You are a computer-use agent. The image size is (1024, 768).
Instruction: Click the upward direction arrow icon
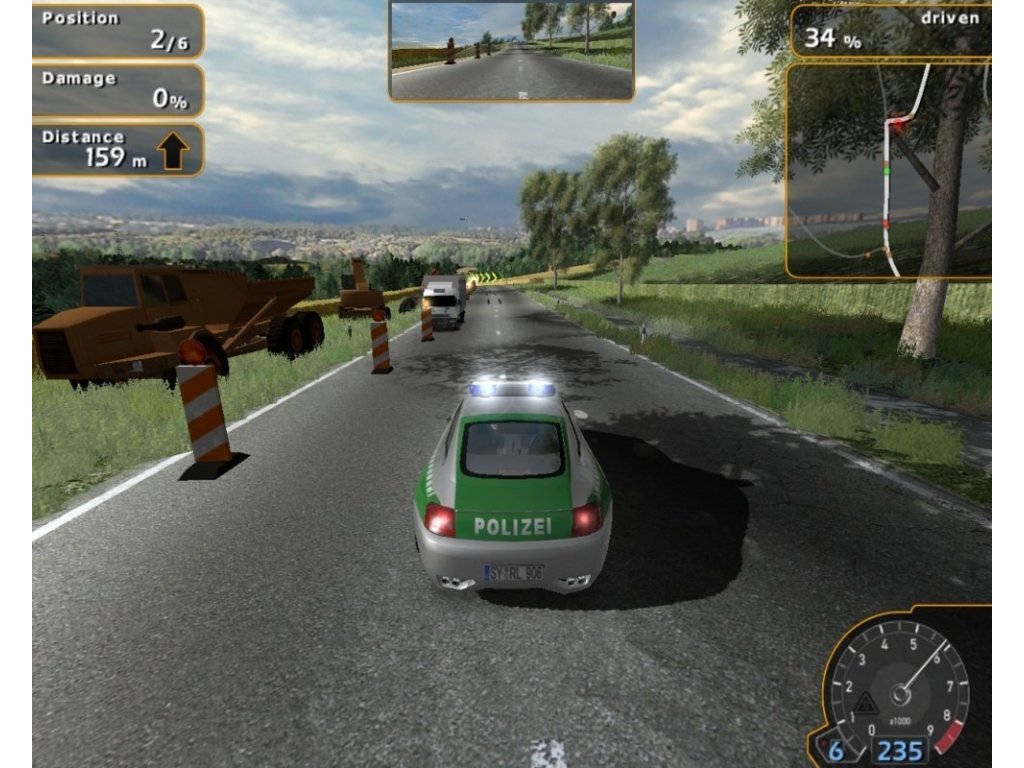click(x=173, y=153)
